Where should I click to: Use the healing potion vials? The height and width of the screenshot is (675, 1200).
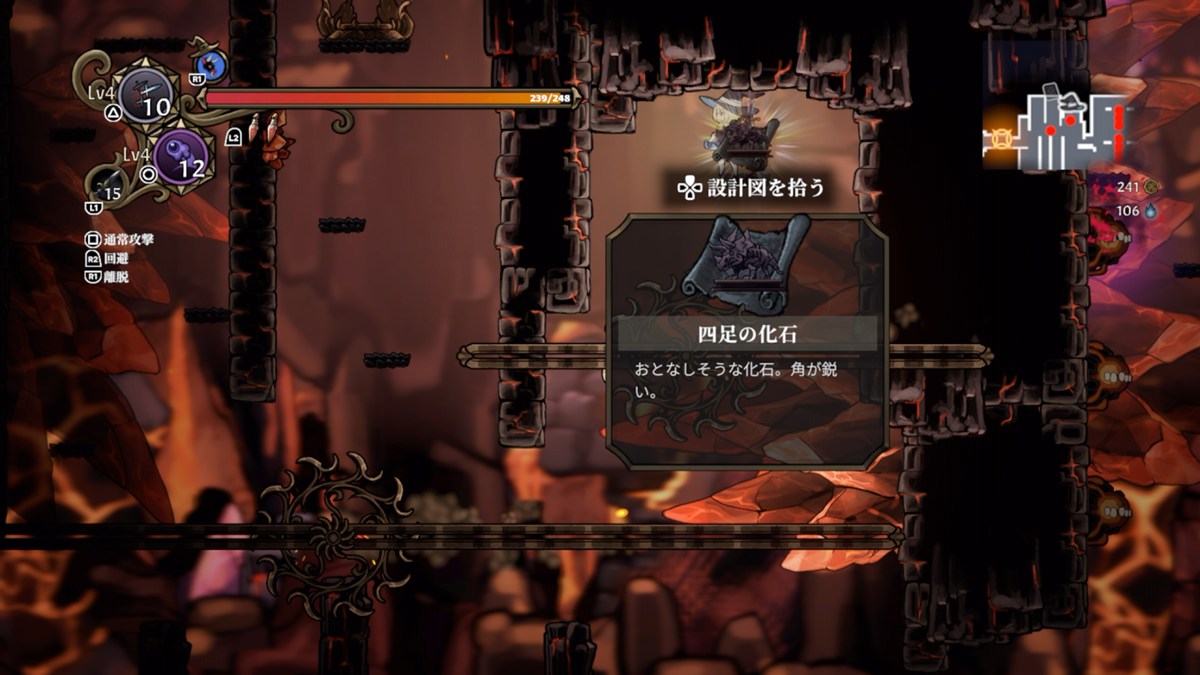click(262, 129)
